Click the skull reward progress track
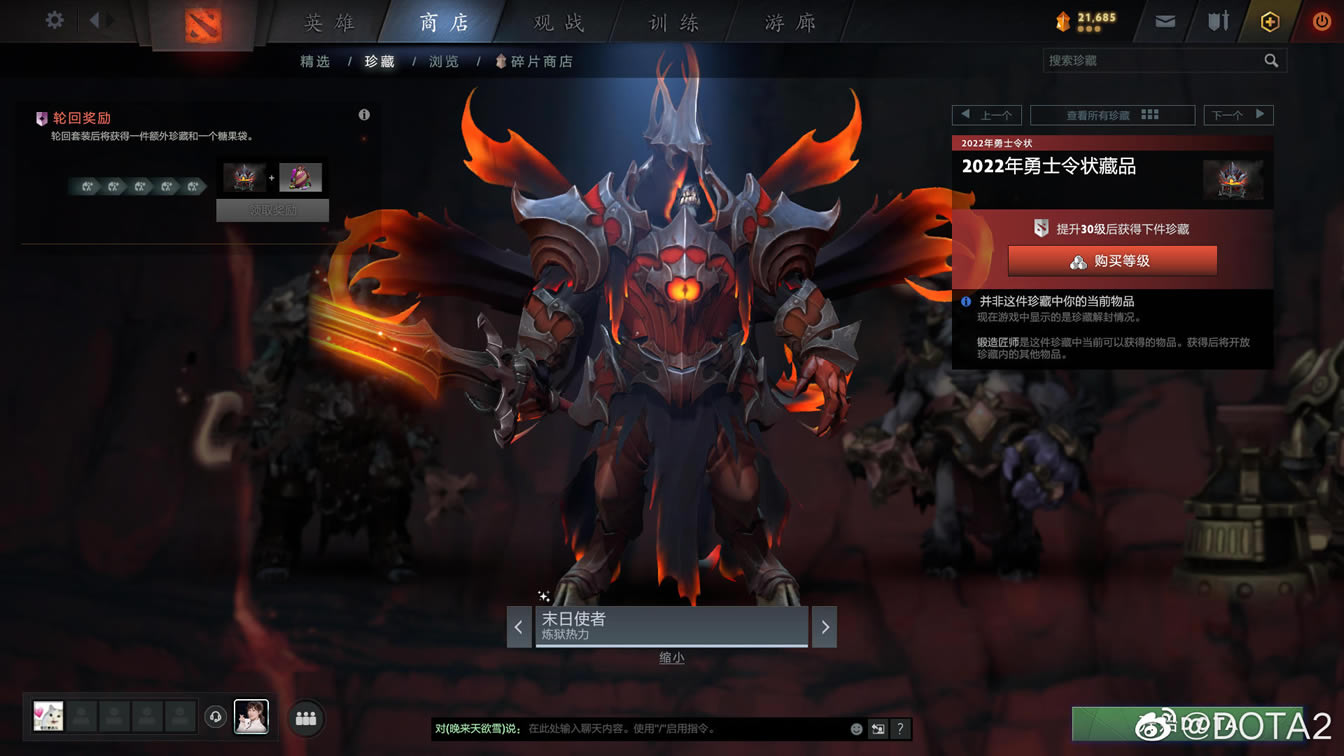The width and height of the screenshot is (1344, 756). tap(138, 185)
